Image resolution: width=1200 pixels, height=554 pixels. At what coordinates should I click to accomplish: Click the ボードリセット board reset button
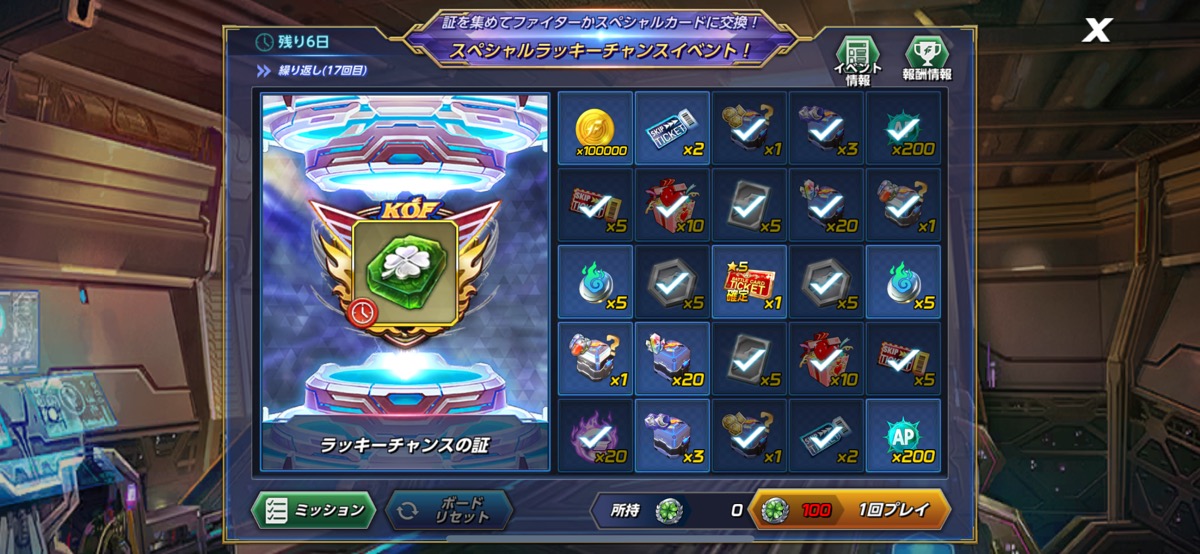click(x=449, y=510)
